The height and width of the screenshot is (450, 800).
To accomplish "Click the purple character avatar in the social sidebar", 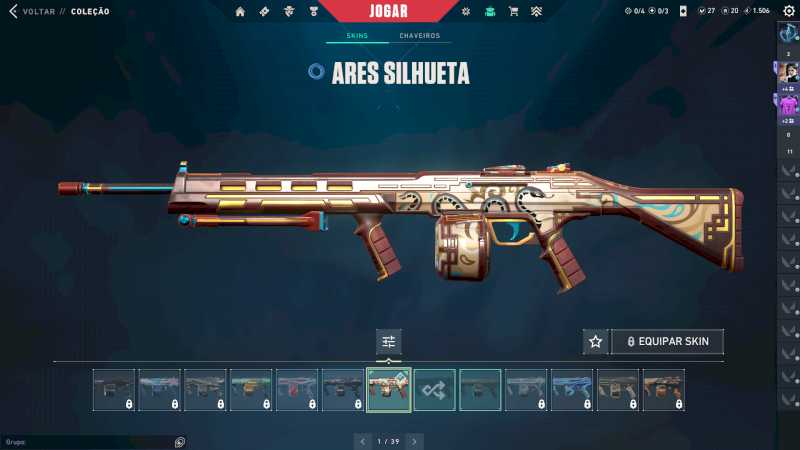I will click(x=788, y=104).
